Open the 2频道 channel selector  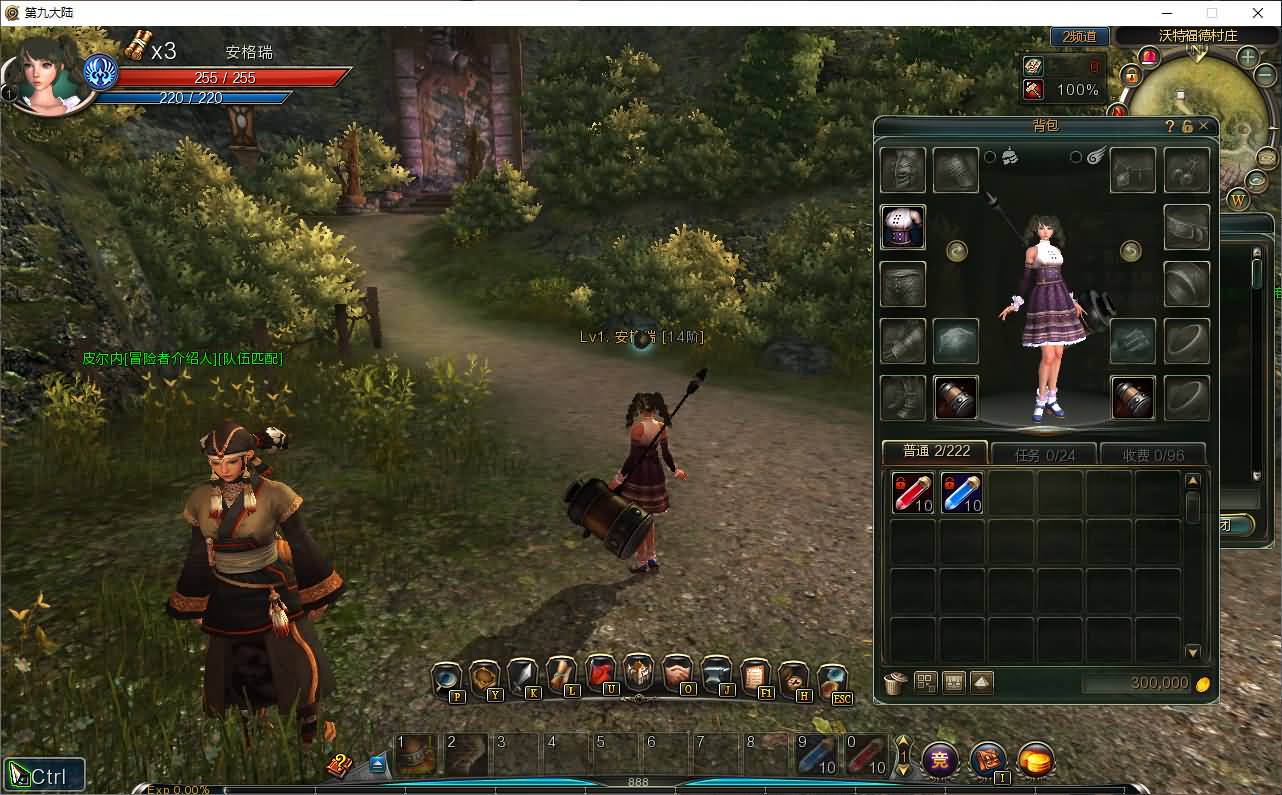(1079, 36)
